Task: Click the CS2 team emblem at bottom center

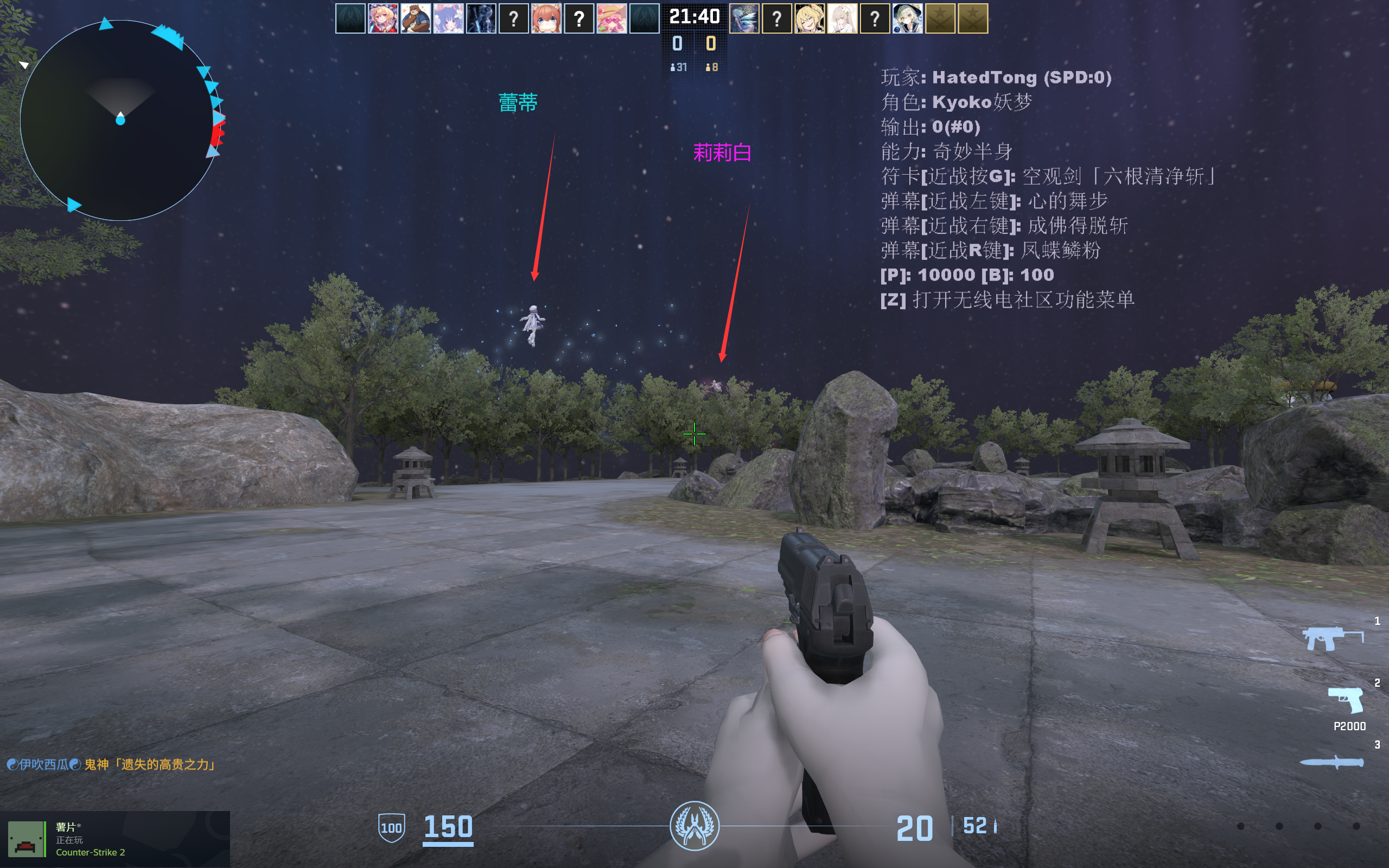Action: tap(694, 827)
